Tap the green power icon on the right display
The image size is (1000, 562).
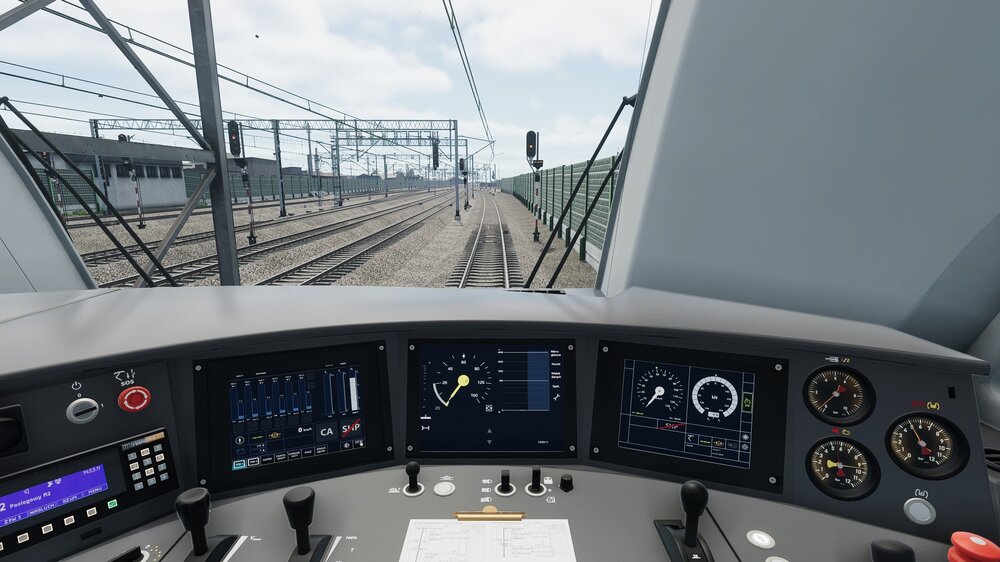[745, 400]
